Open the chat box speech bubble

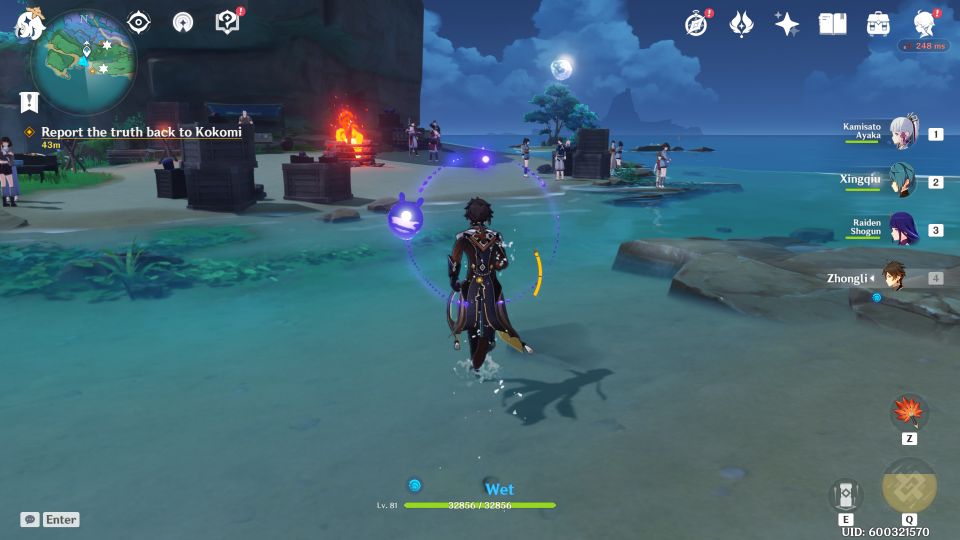(x=31, y=520)
